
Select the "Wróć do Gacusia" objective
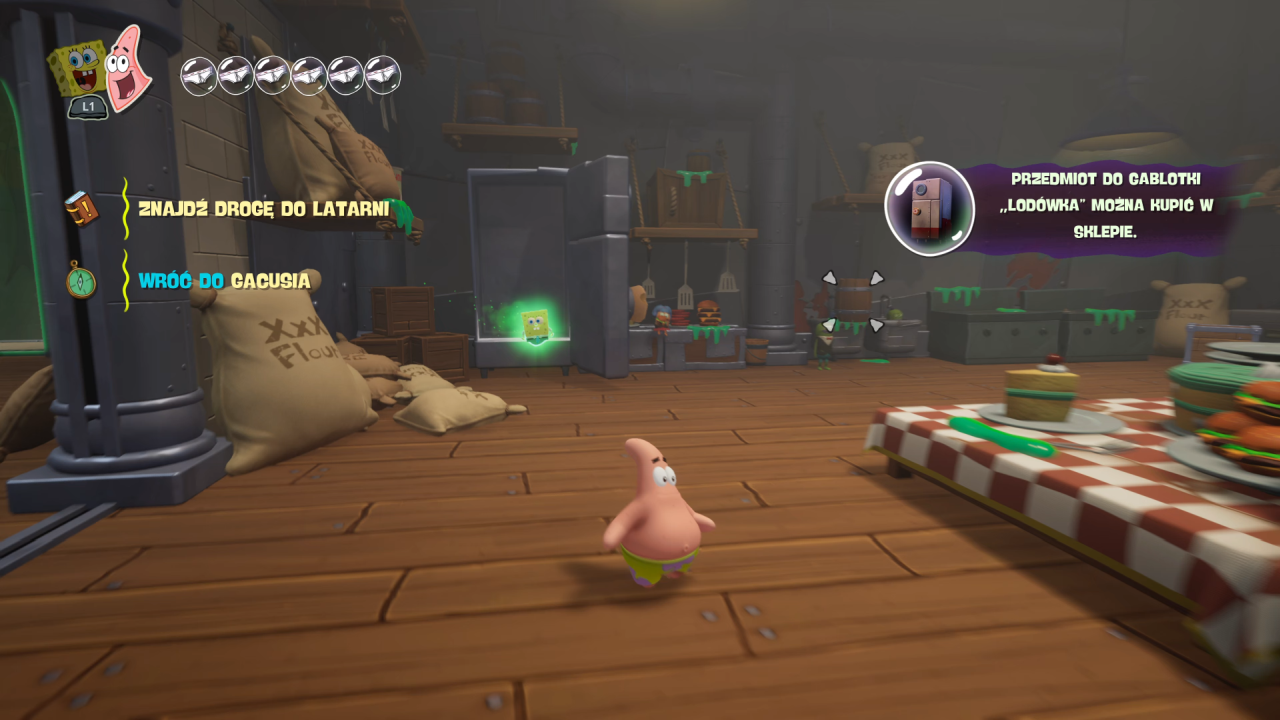tap(224, 281)
